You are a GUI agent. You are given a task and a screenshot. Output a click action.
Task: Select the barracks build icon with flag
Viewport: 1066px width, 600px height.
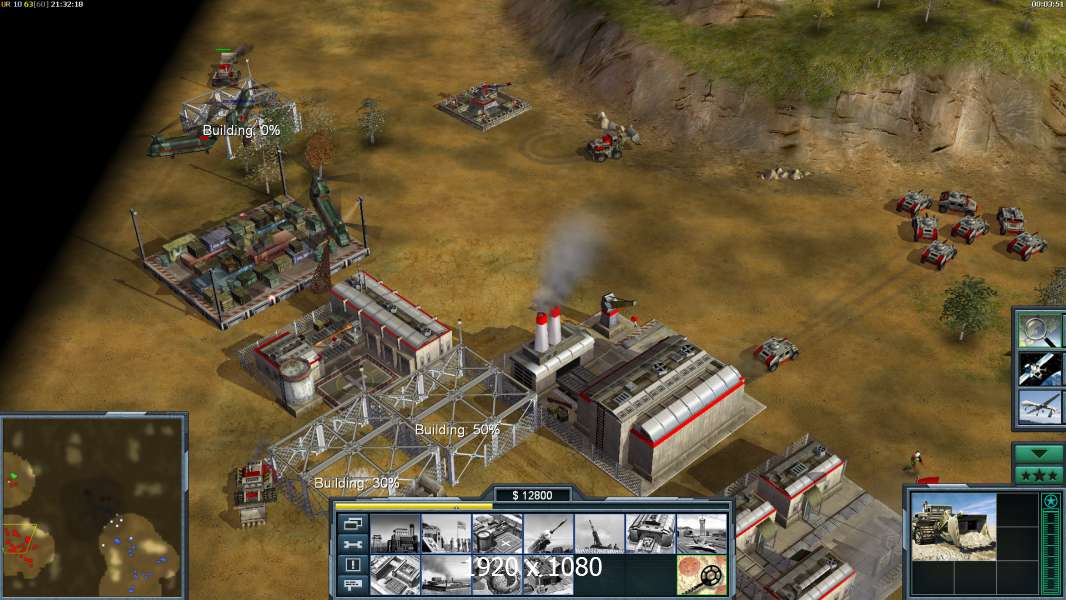click(x=445, y=533)
